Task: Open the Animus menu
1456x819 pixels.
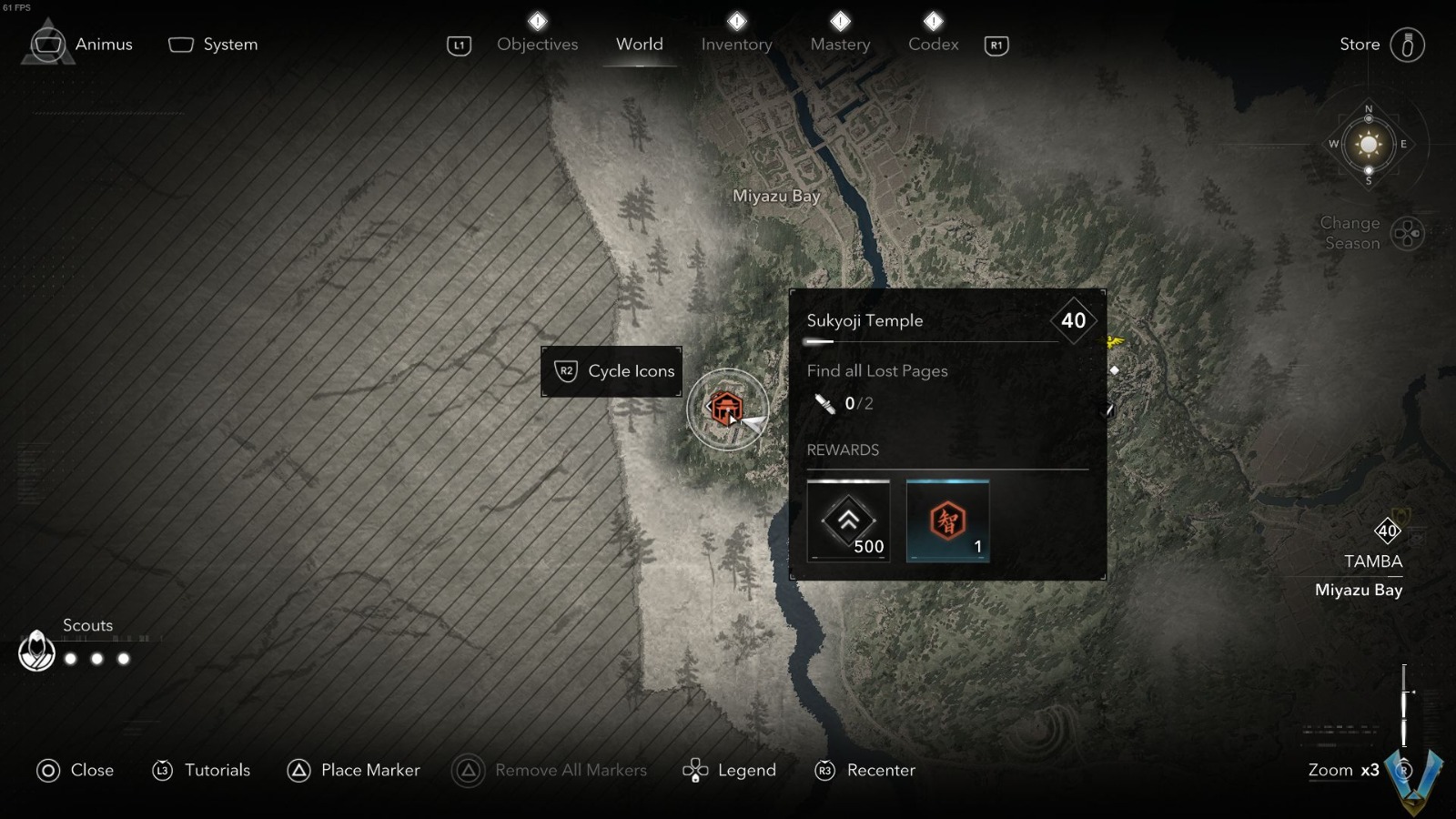Action: pyautogui.click(x=82, y=44)
